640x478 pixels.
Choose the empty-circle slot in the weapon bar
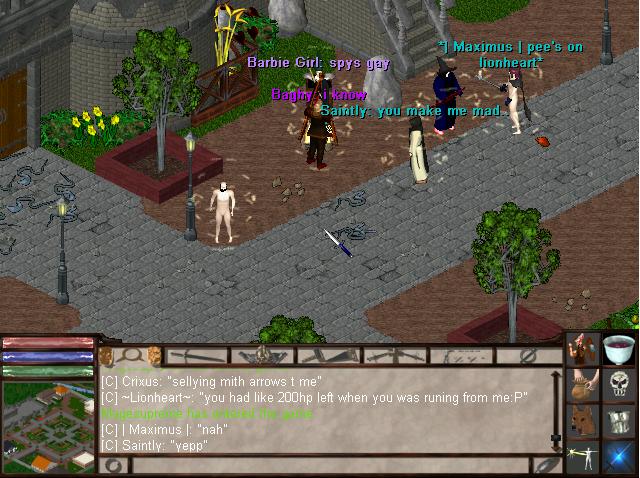pos(528,355)
